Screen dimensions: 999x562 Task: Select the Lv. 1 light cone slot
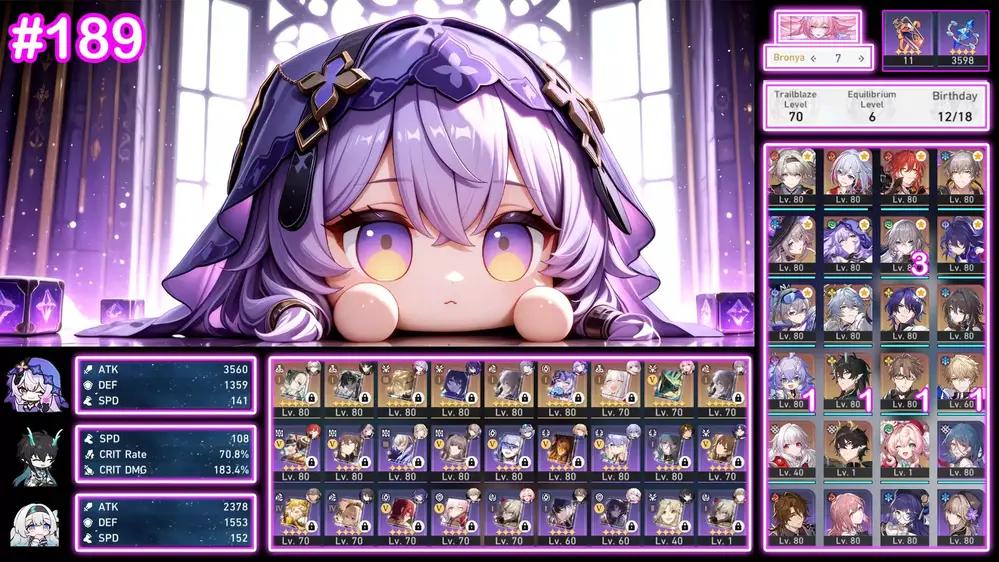click(719, 517)
